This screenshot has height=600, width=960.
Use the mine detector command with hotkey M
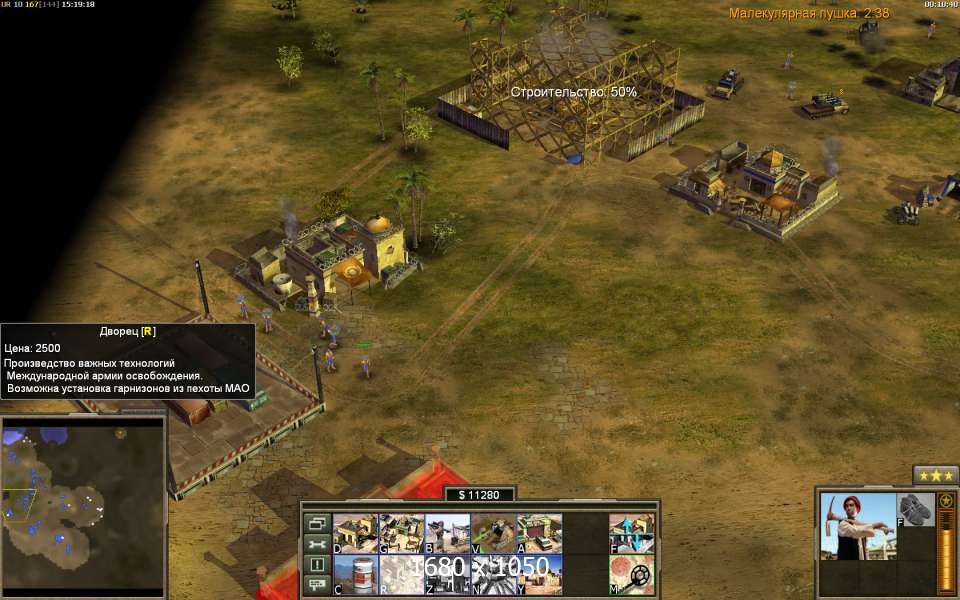pos(632,574)
